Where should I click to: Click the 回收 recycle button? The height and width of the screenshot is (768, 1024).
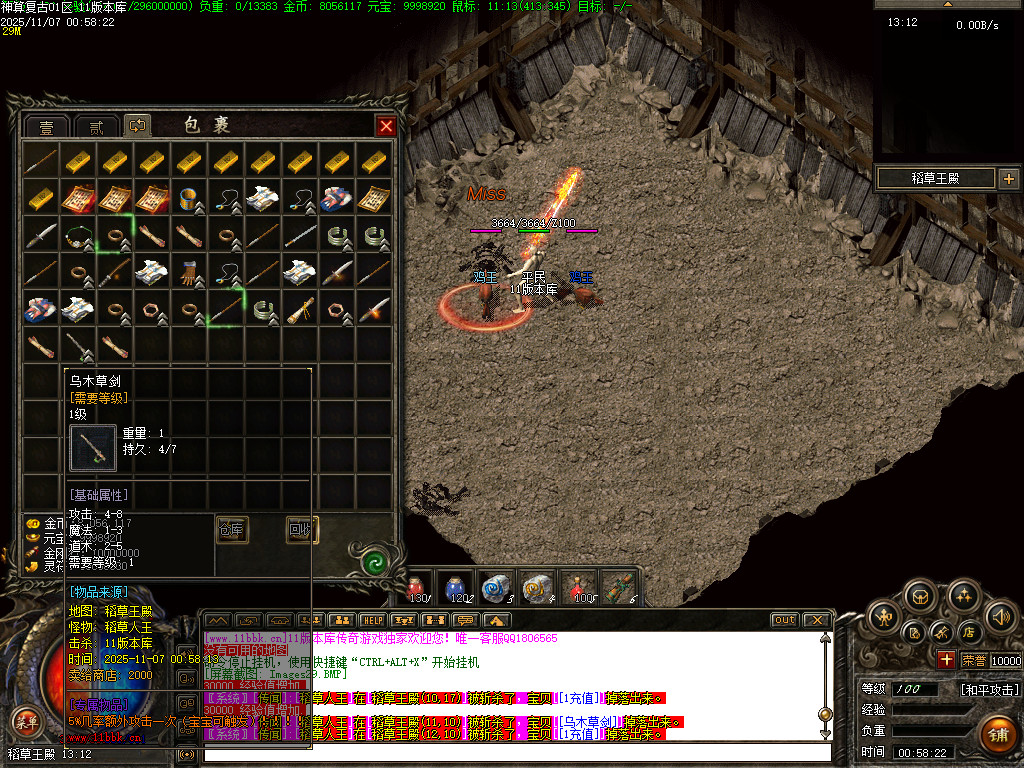click(301, 529)
